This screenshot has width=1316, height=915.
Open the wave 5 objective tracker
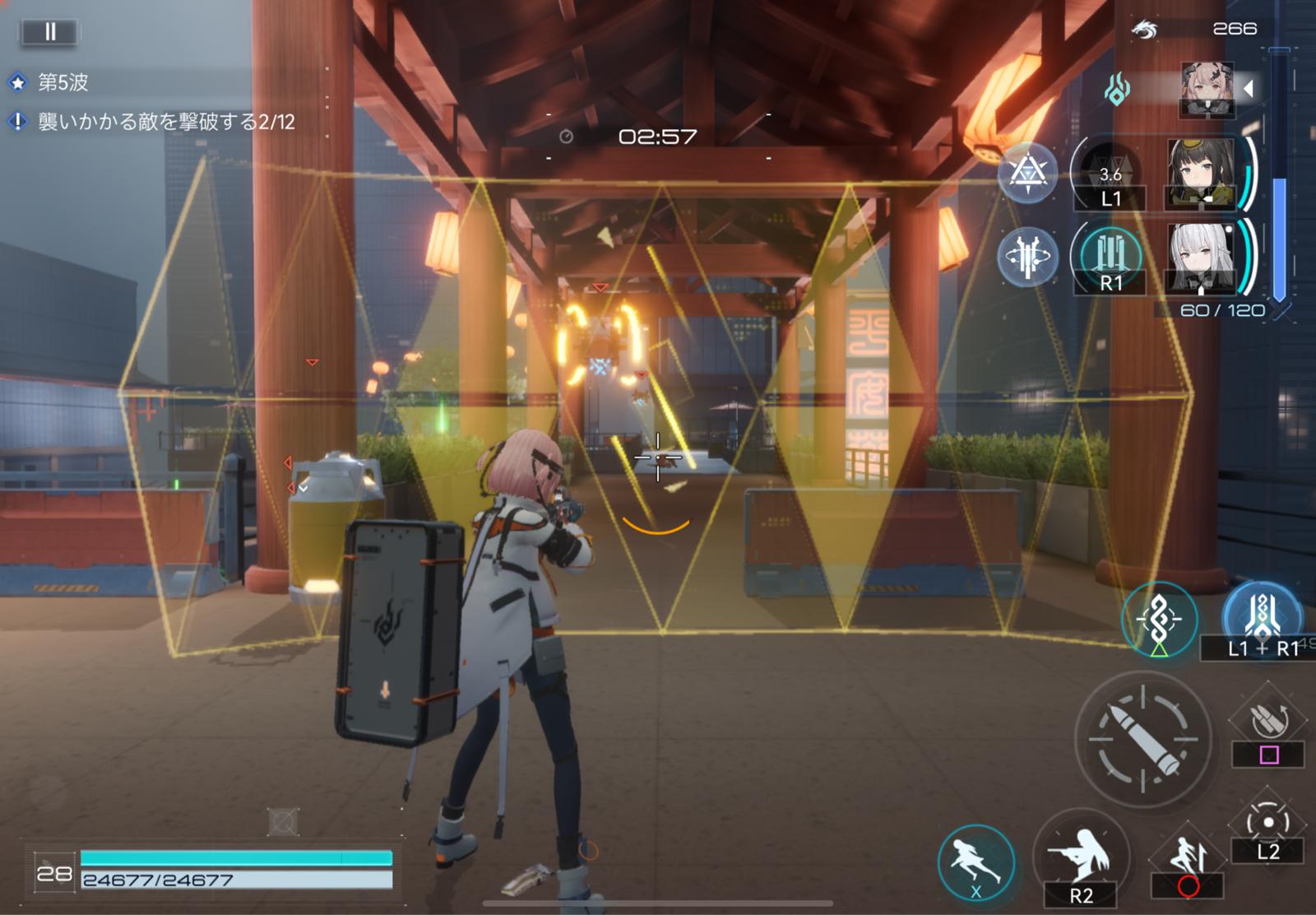(63, 82)
